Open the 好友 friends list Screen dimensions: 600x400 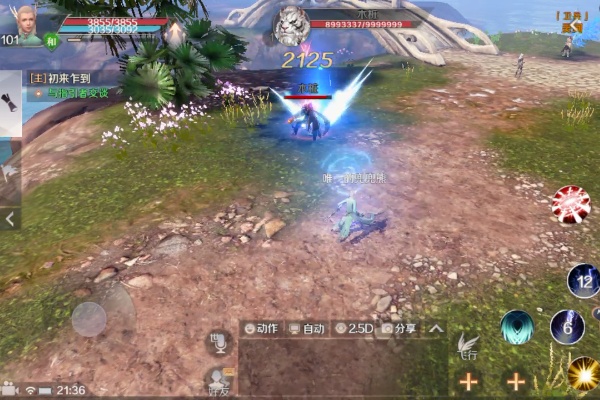point(218,382)
